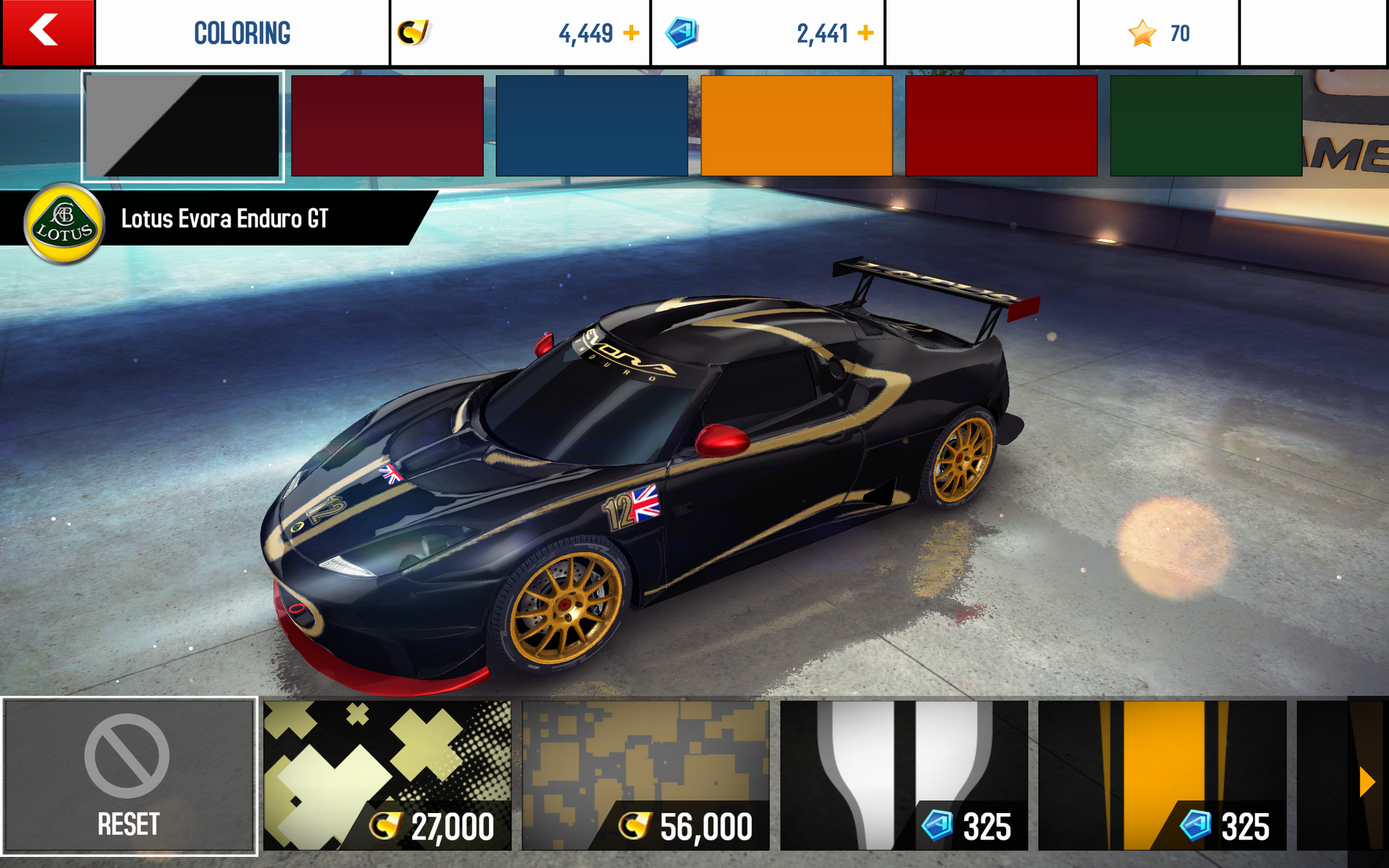Pick the navy blue color swatch
The height and width of the screenshot is (868, 1389).
point(592,126)
